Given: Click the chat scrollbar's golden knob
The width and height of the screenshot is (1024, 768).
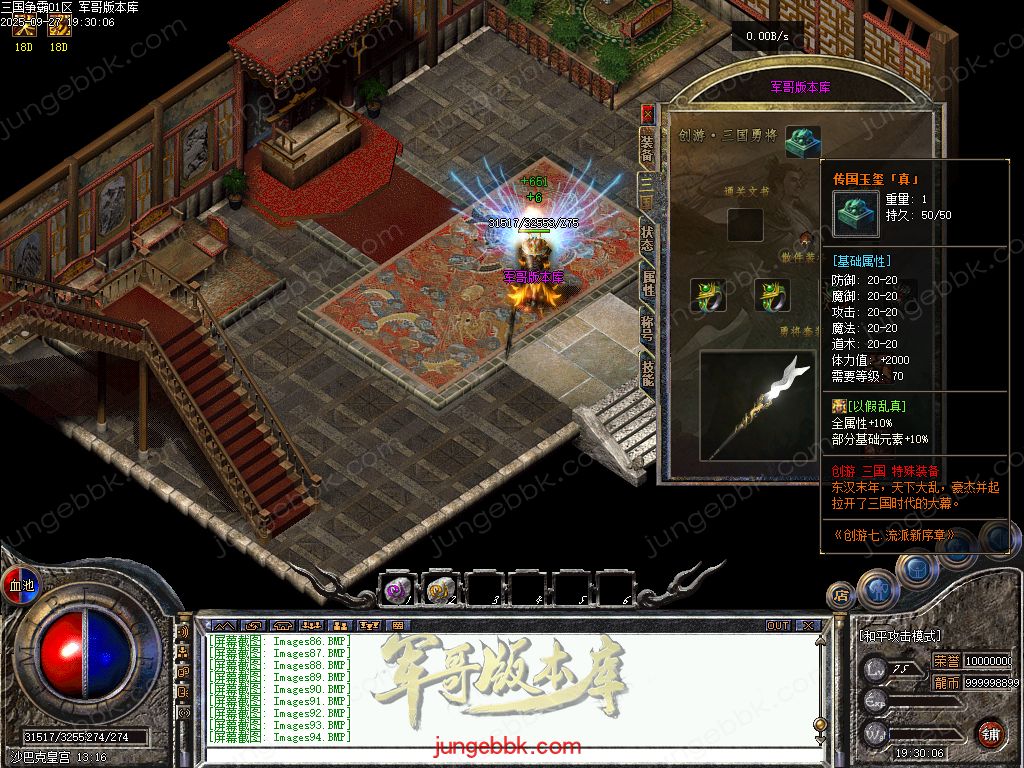Looking at the screenshot, I should [820, 724].
